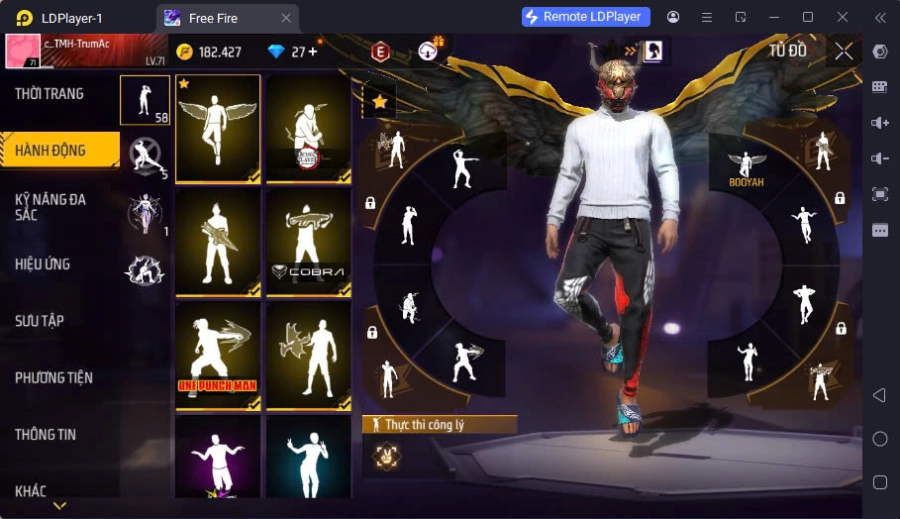Open the HIỆU ỨNG category
Screen dimensions: 900x519
43,264
